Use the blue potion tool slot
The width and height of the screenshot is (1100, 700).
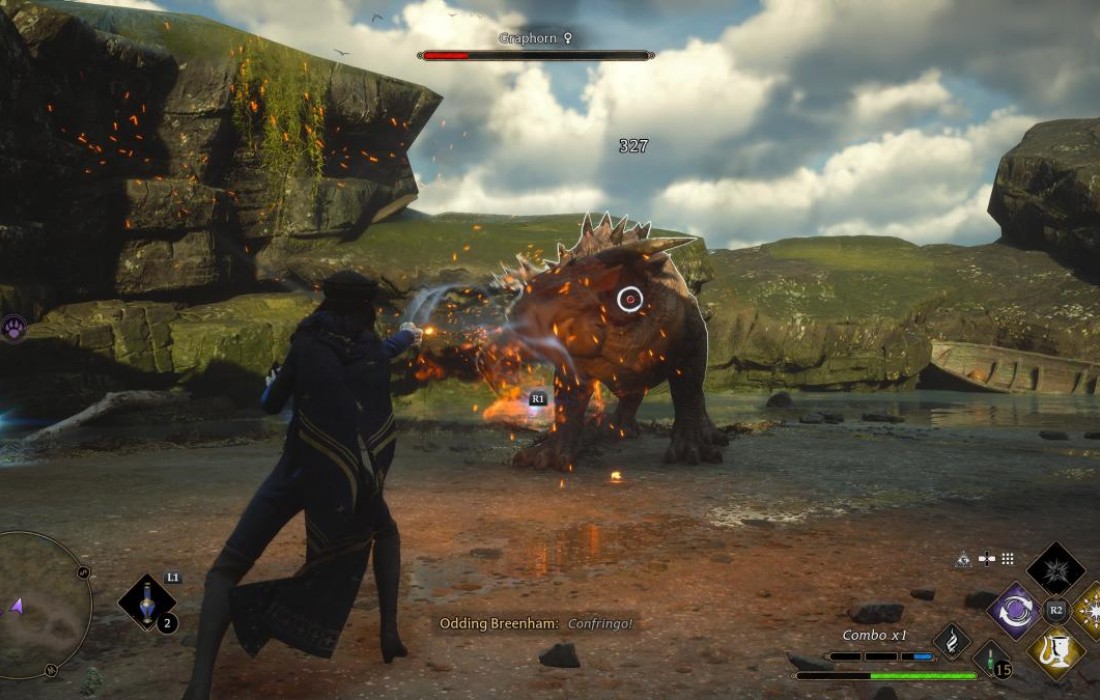coord(147,602)
